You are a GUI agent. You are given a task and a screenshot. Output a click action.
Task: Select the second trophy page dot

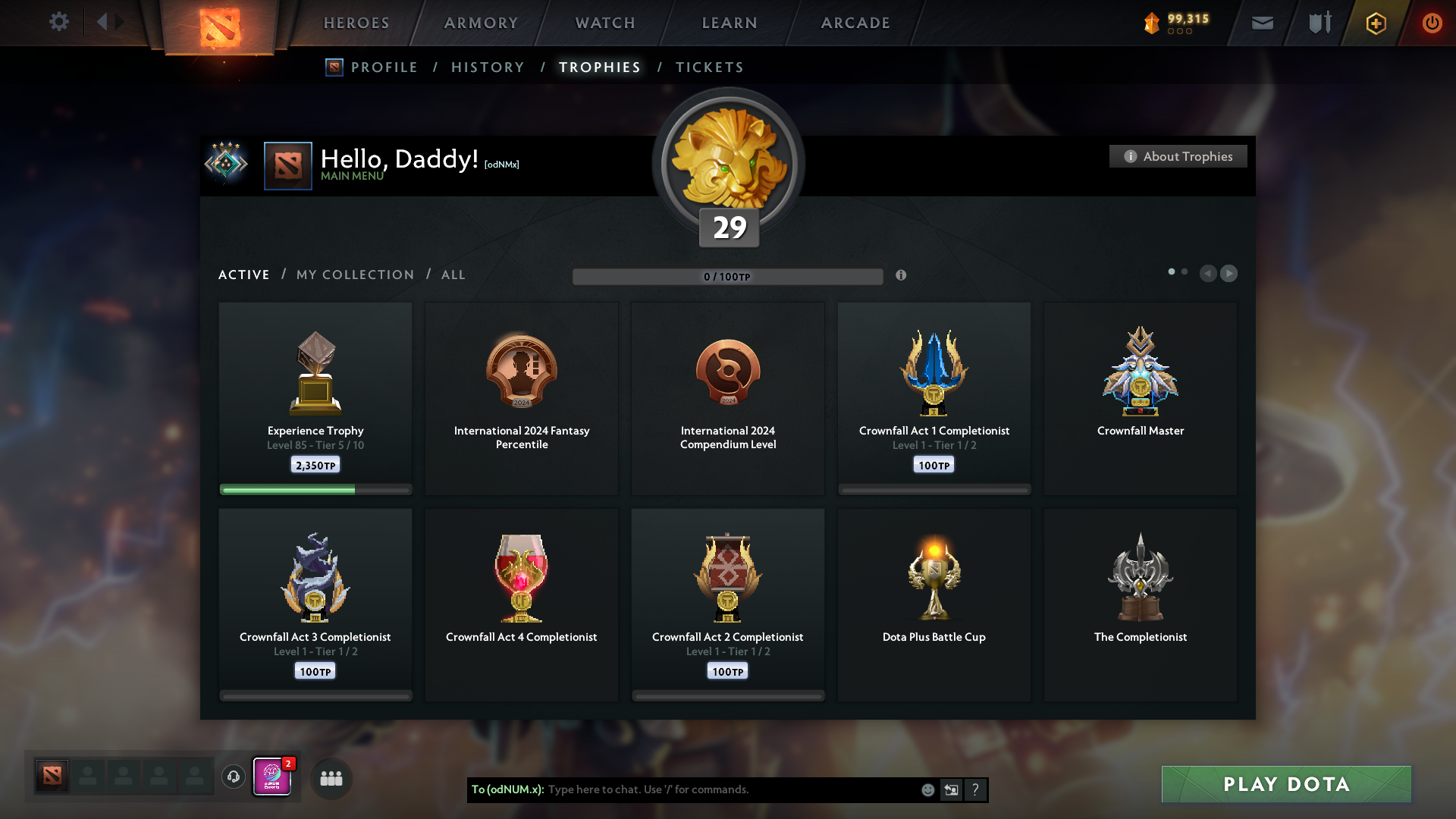click(1185, 271)
